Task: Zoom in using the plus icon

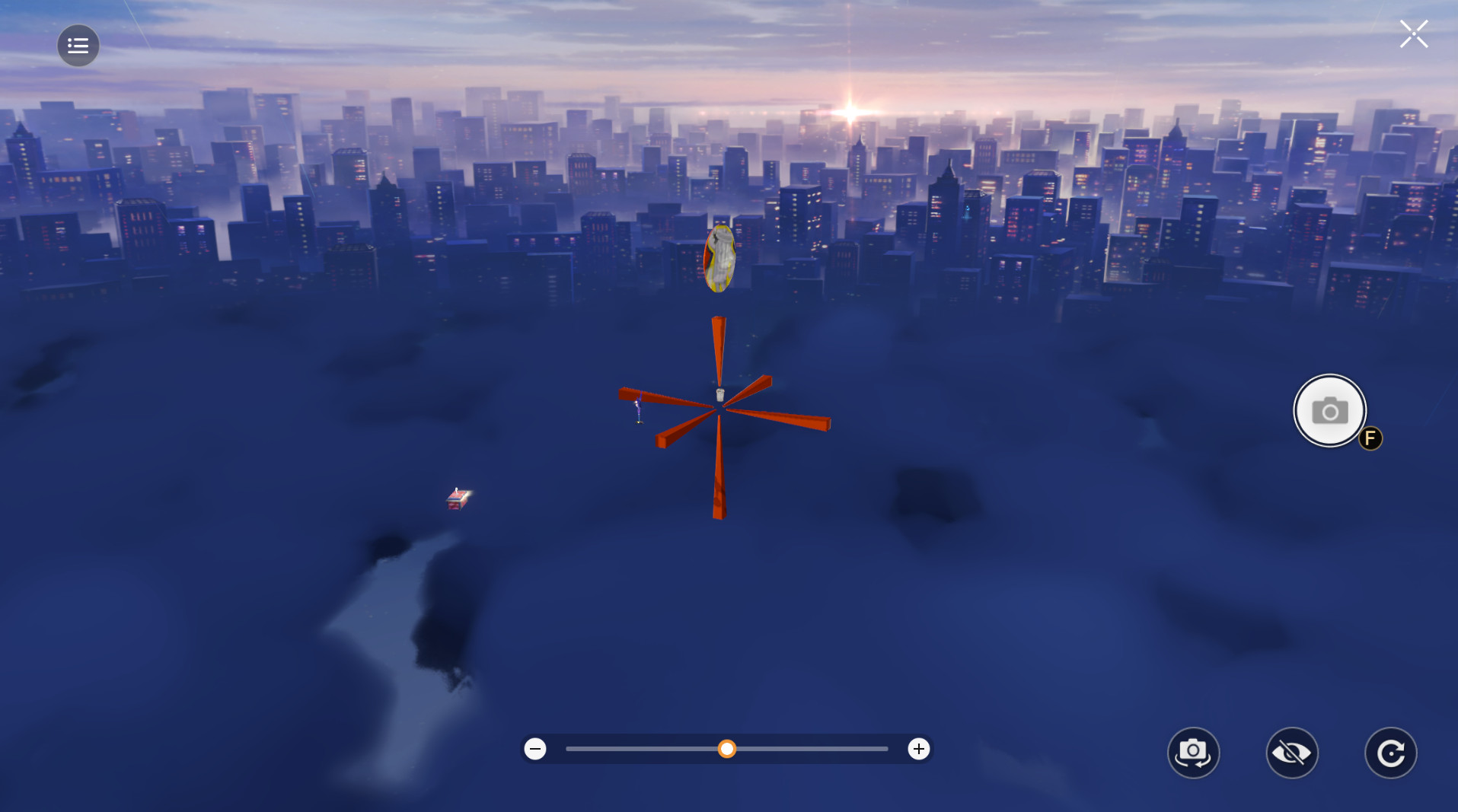Action: (918, 749)
